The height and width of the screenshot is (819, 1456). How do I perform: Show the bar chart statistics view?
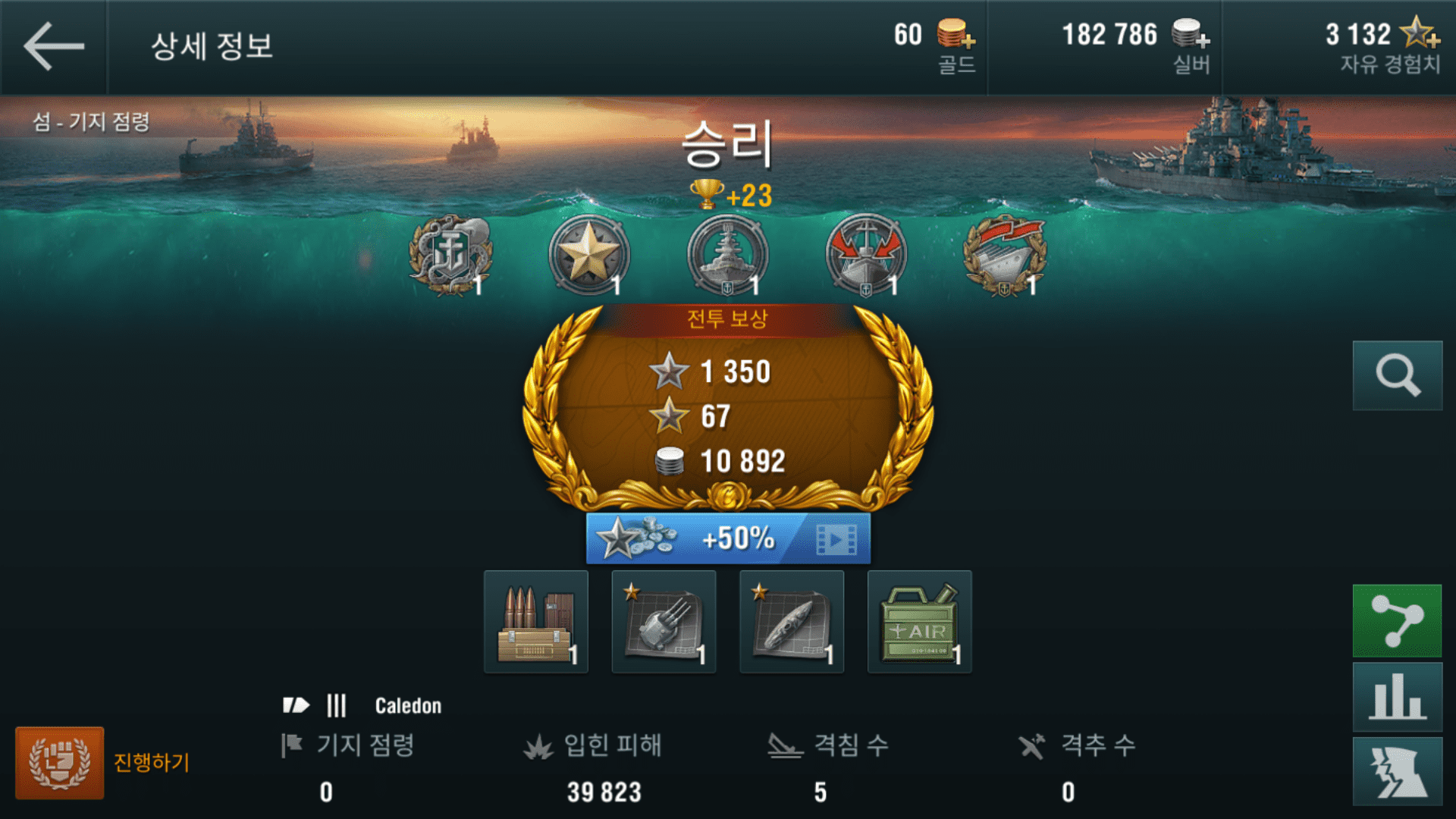point(1397,697)
